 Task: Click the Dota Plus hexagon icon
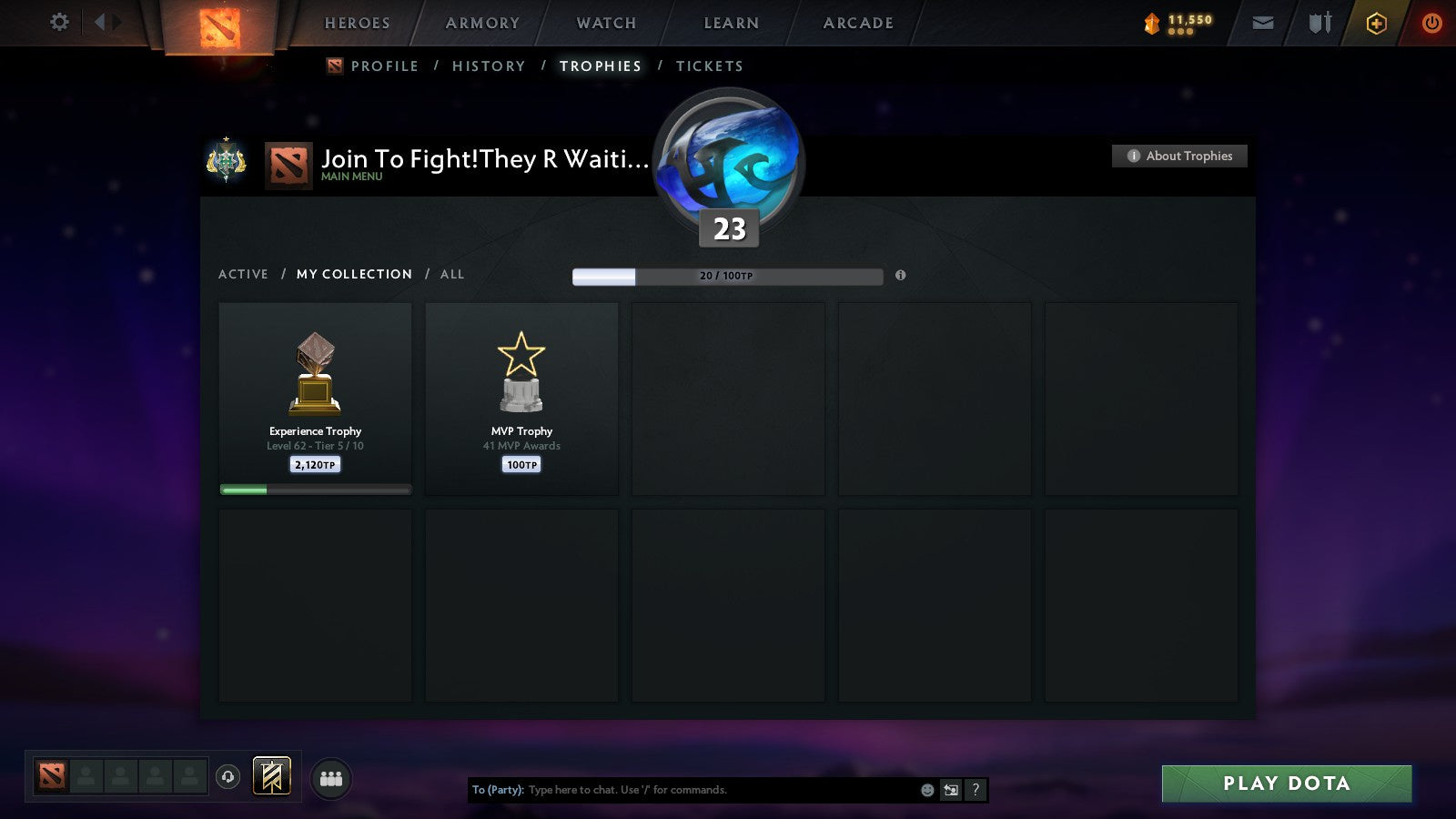pos(1376,23)
